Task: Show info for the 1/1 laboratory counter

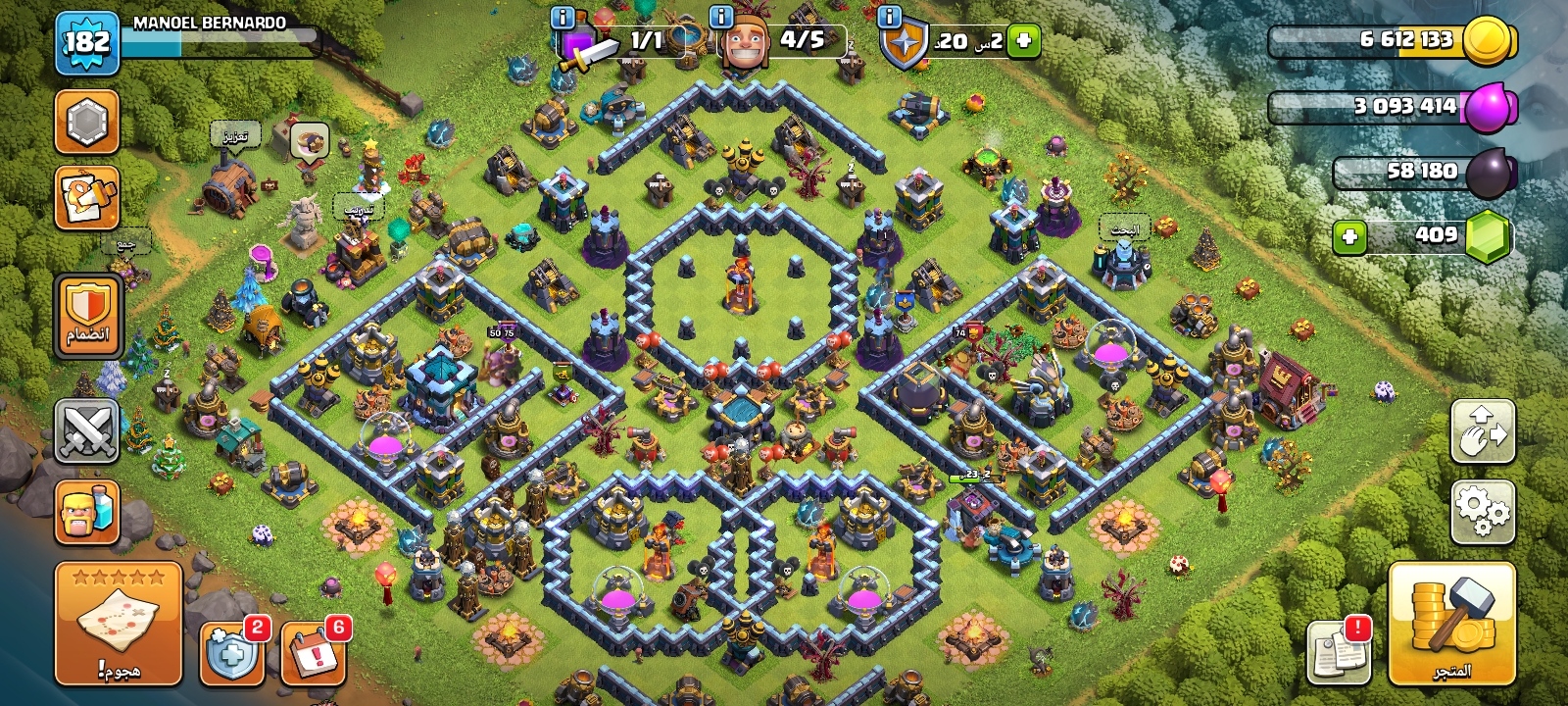Action: click(563, 17)
